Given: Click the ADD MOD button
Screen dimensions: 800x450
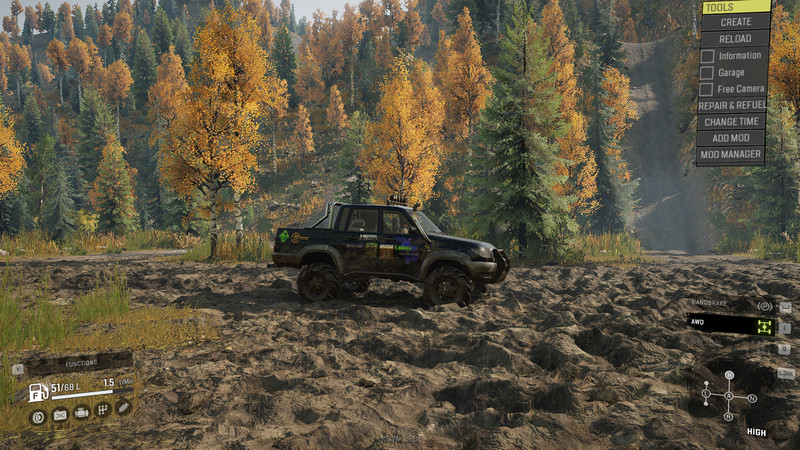Looking at the screenshot, I should (733, 138).
